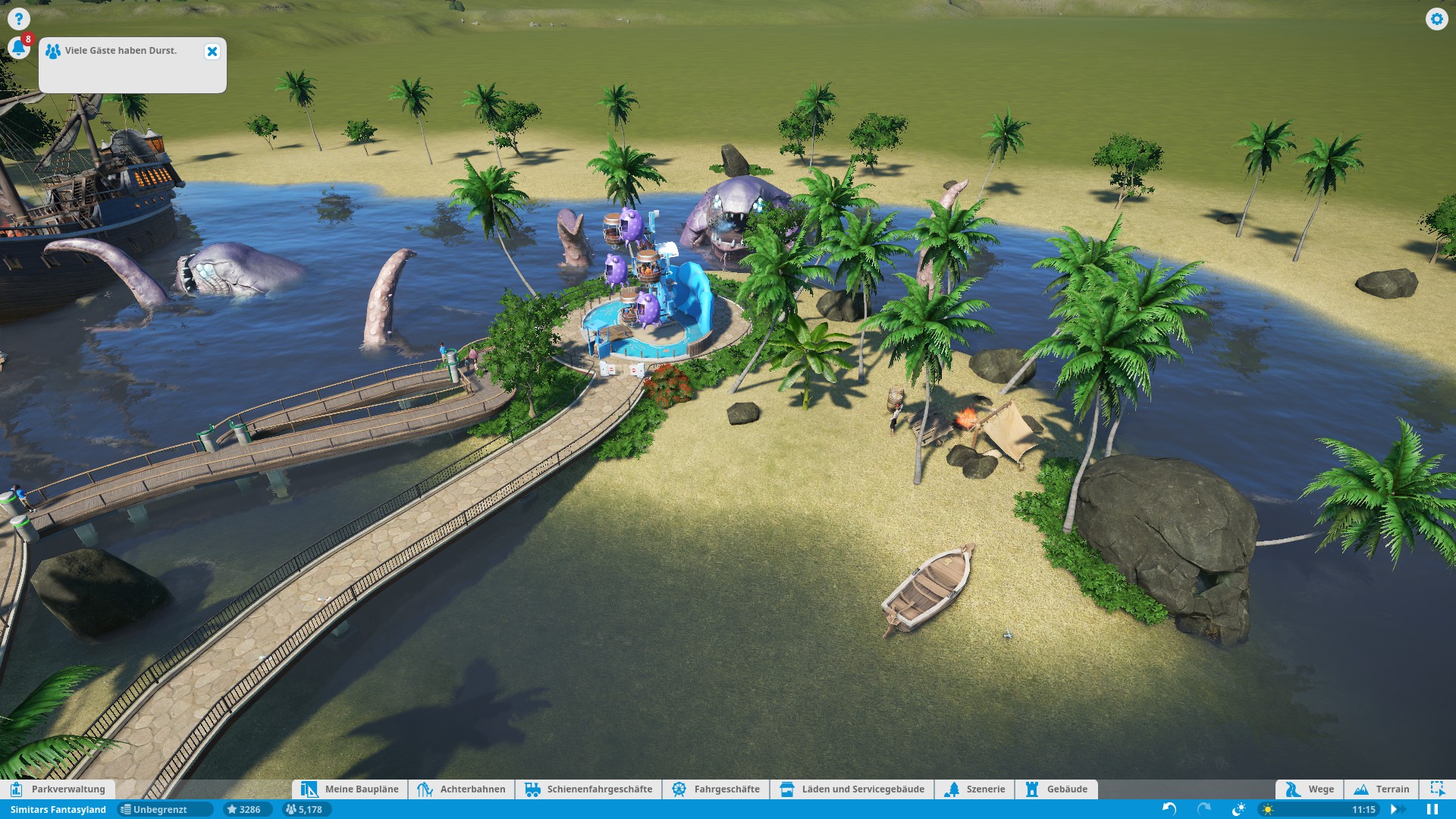Toggle the day-night cycle icon
The image size is (1456, 819).
(x=1239, y=809)
